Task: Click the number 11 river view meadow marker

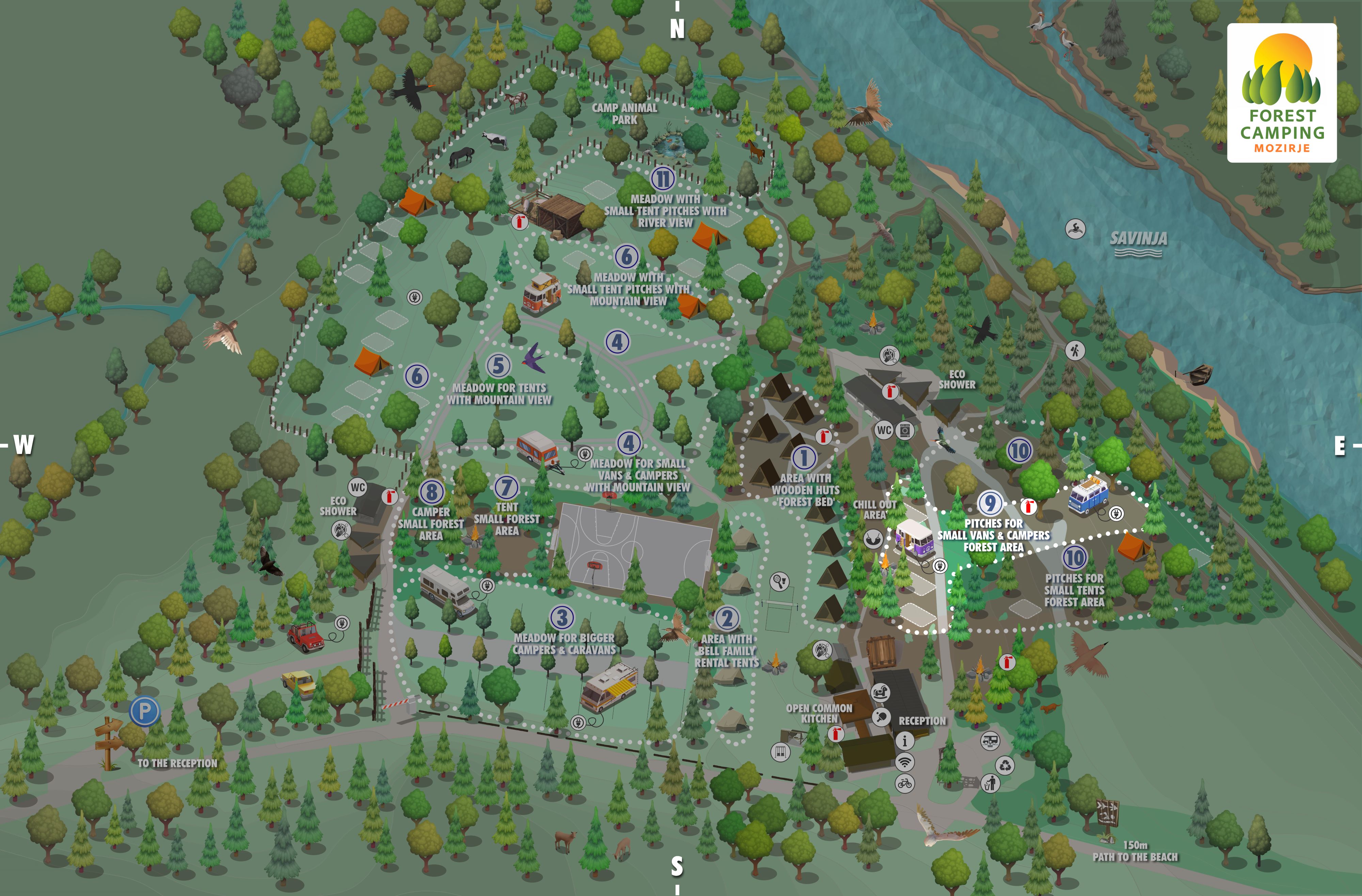Action: click(x=663, y=178)
